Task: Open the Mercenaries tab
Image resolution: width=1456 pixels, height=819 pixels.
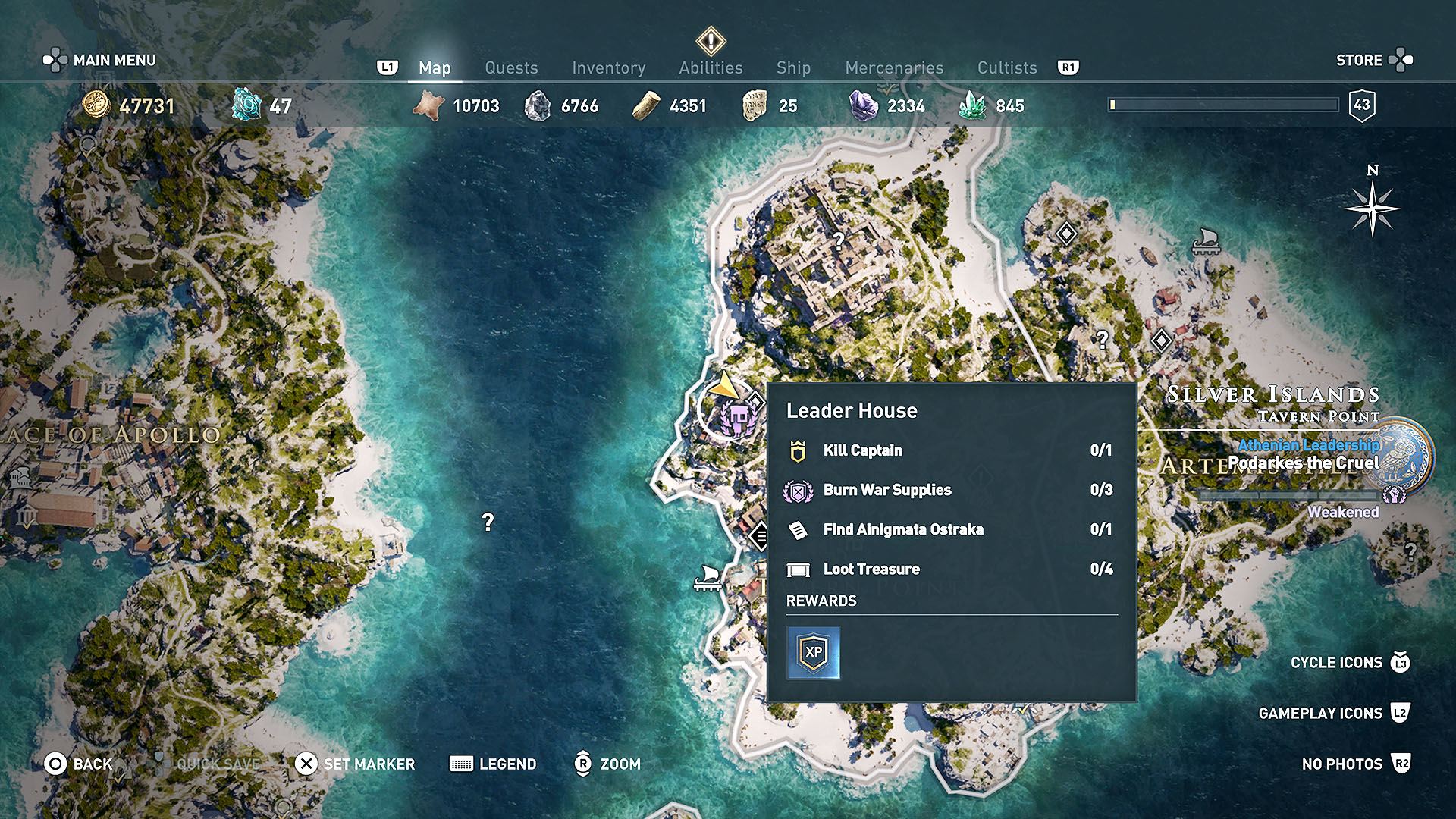Action: pos(894,68)
